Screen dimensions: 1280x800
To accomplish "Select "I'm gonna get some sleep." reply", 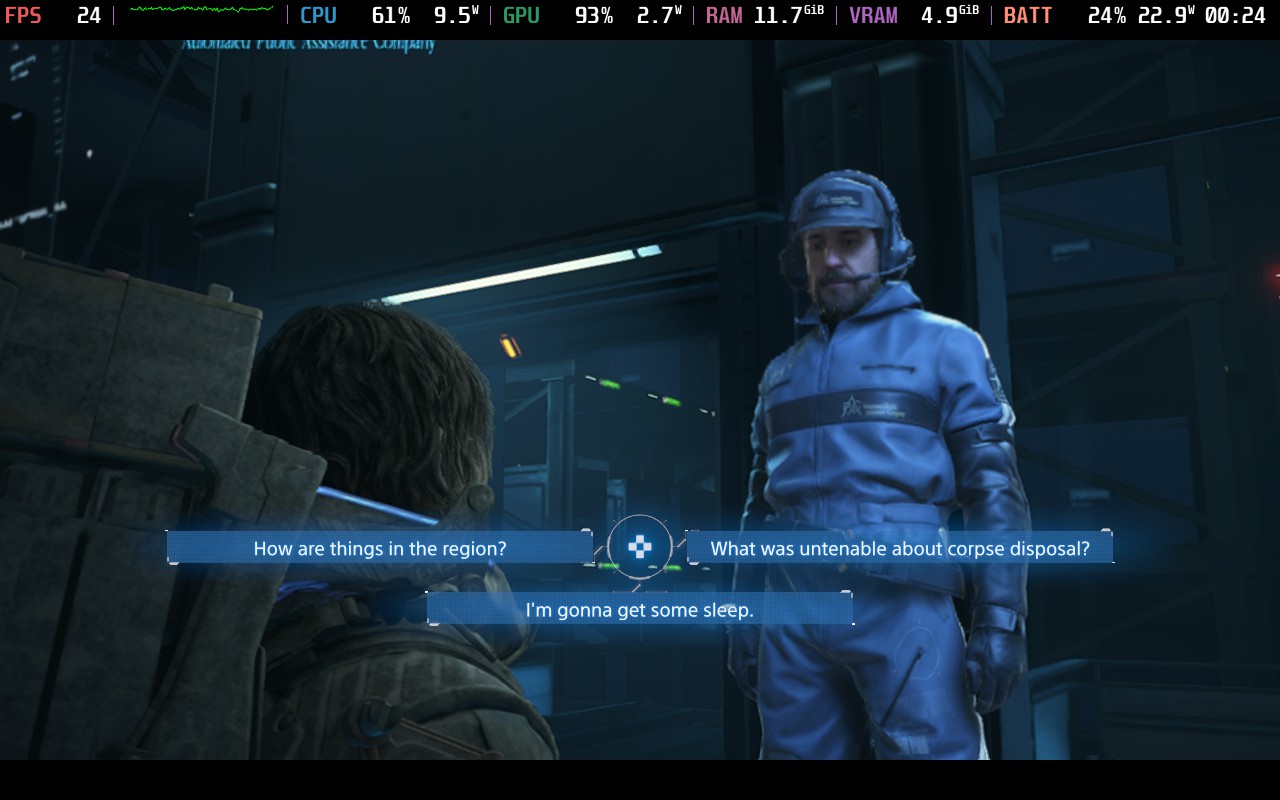I will click(x=639, y=609).
